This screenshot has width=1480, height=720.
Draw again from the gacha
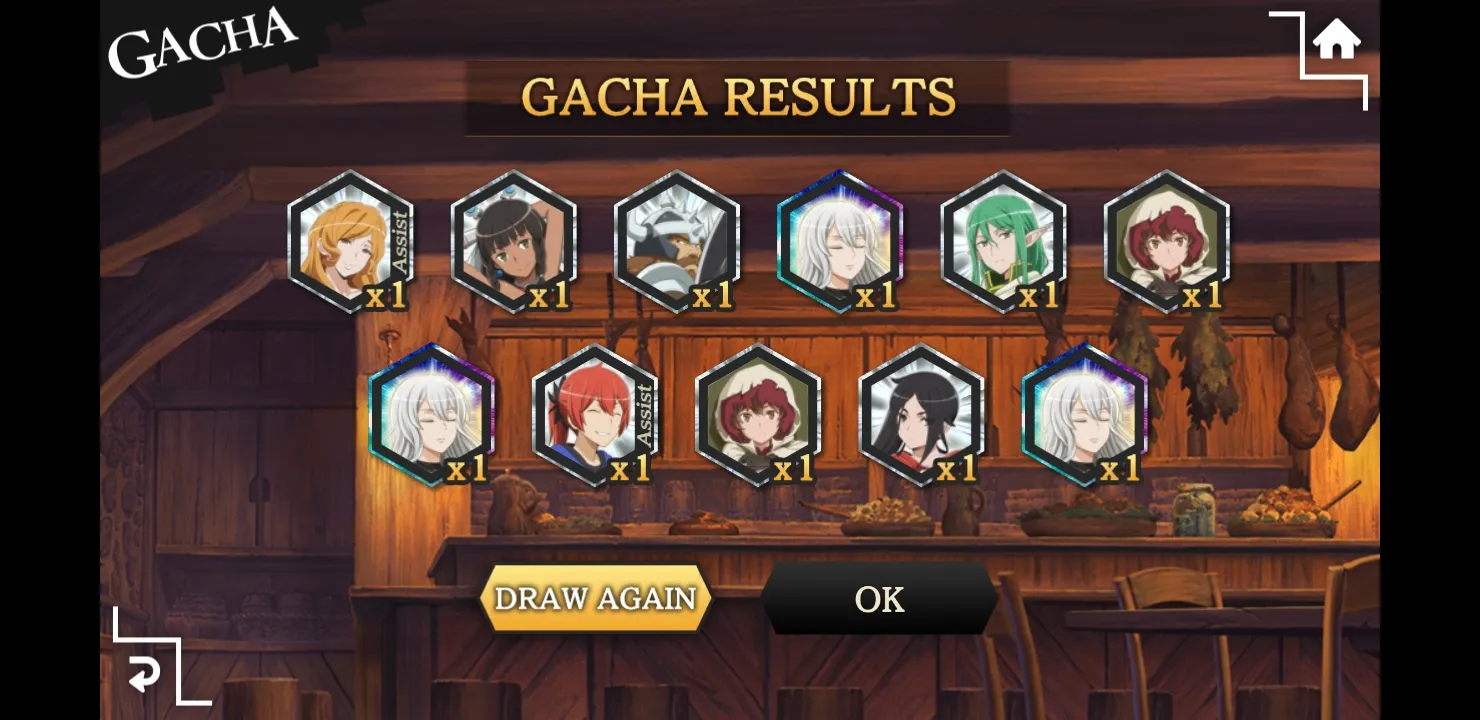coord(595,598)
